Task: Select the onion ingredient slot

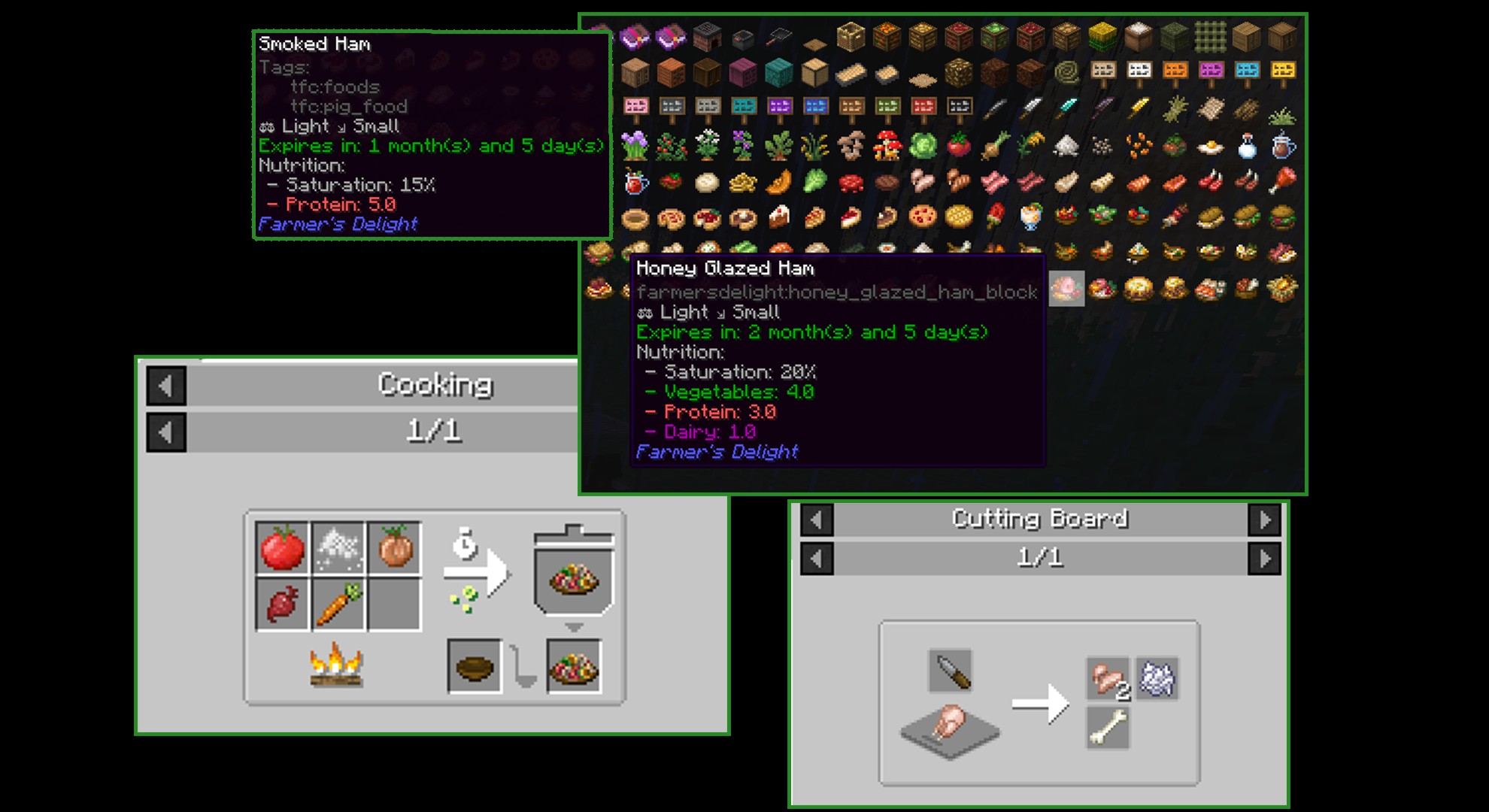Action: 394,548
